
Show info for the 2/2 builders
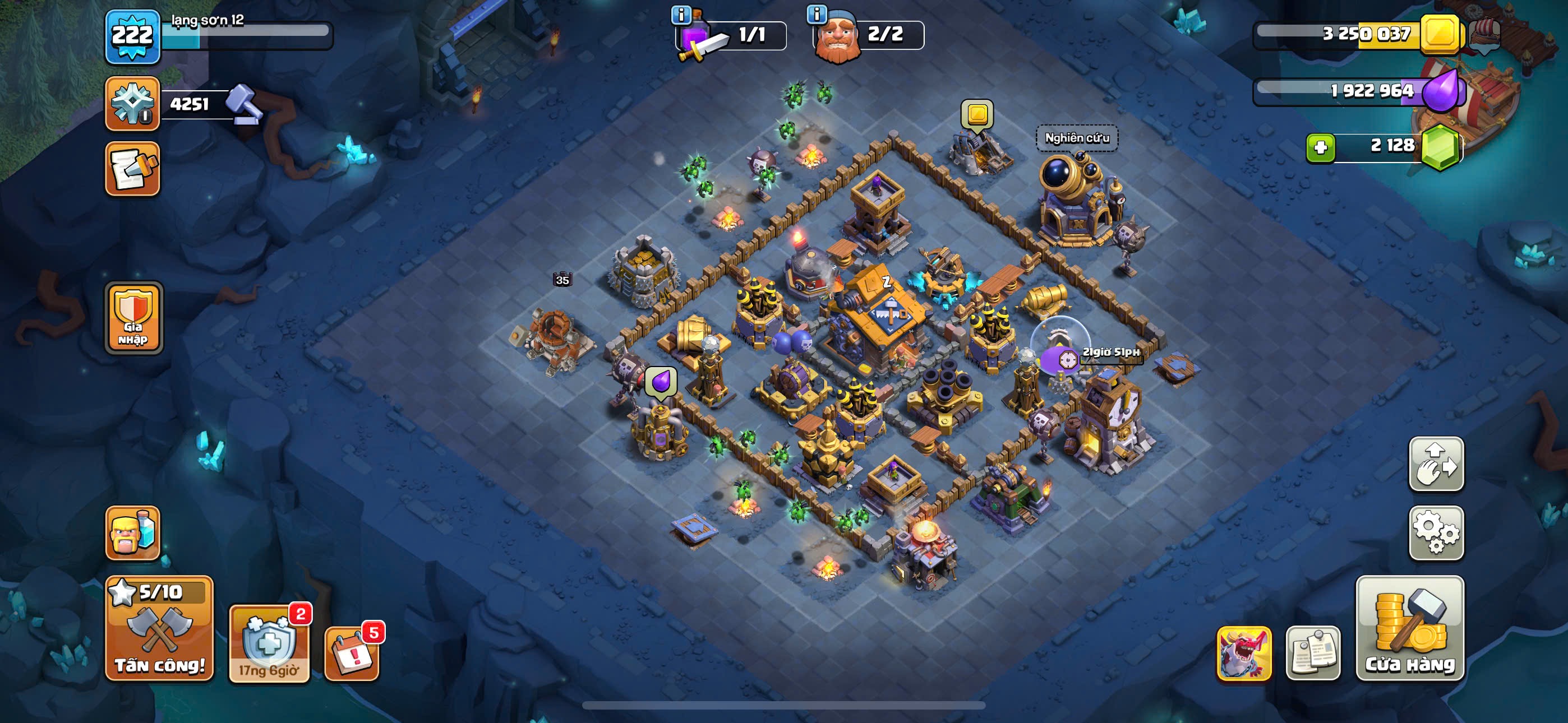point(817,15)
